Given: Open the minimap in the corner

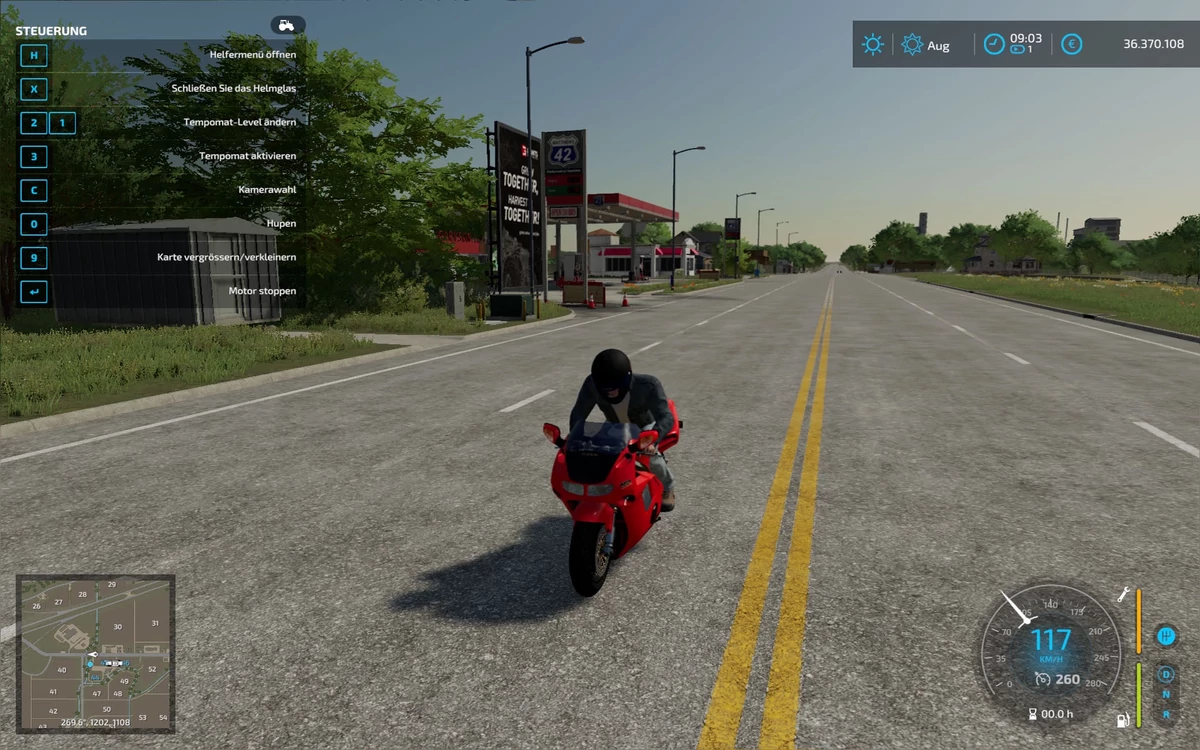Looking at the screenshot, I should pyautogui.click(x=95, y=653).
